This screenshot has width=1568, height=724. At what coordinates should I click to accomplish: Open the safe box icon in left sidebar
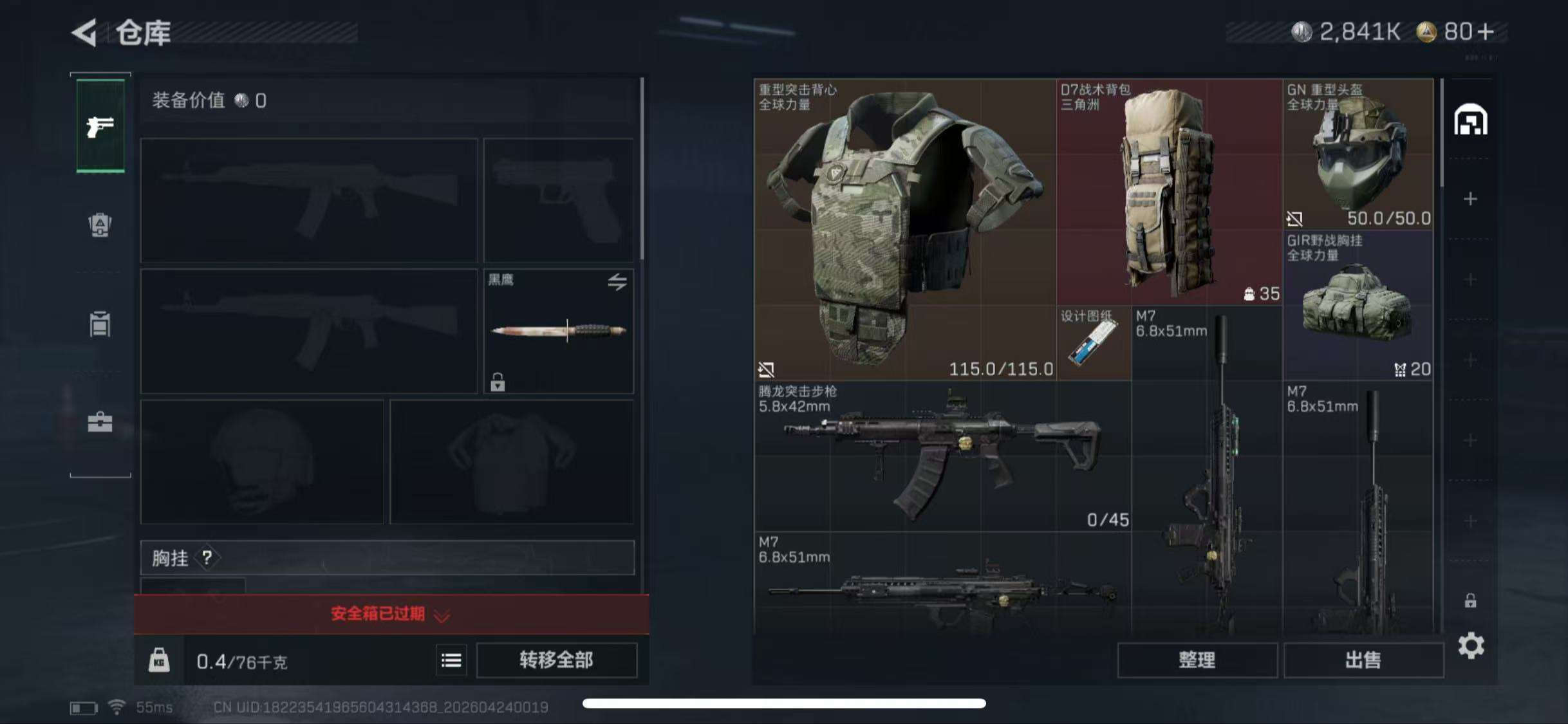(x=100, y=225)
